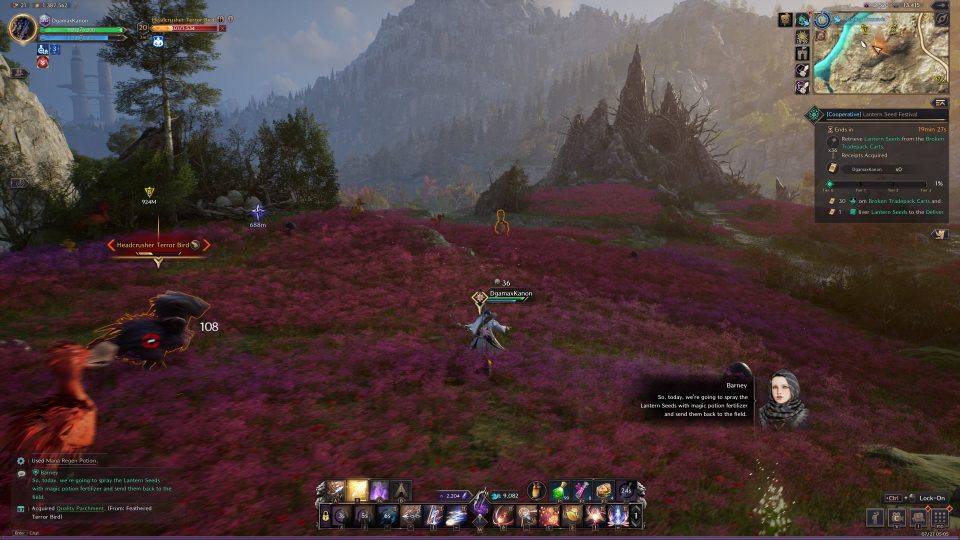Image resolution: width=960 pixels, height=540 pixels.
Task: Open the grid menu at bottom right
Action: [x=940, y=517]
